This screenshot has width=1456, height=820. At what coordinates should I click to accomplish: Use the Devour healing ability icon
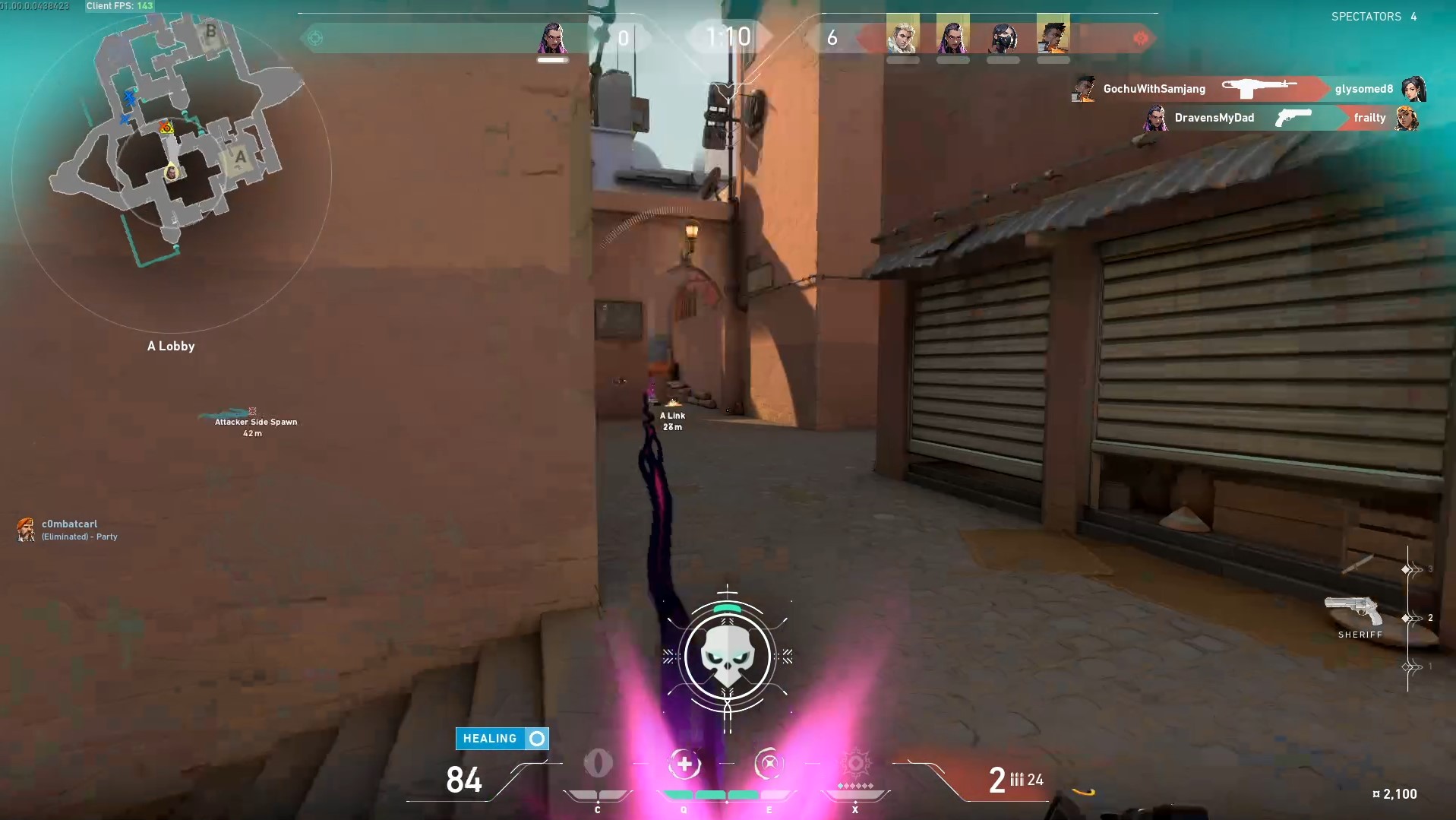point(684,765)
